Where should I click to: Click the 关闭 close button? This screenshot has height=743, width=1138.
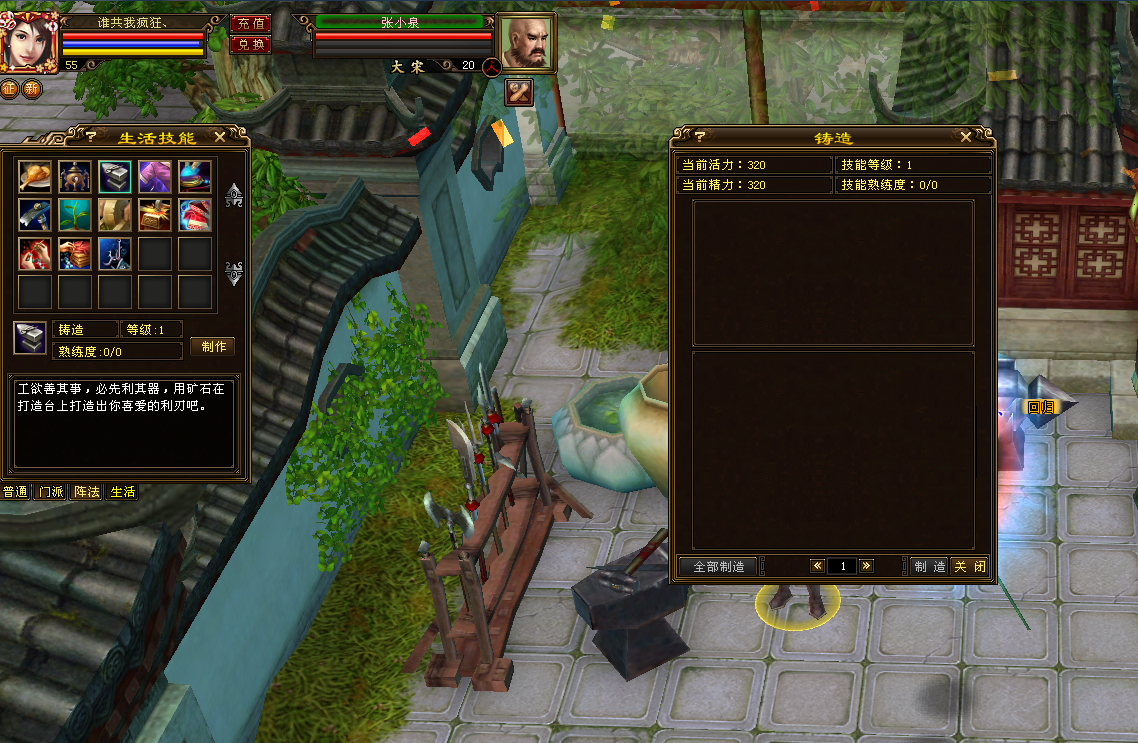coord(969,566)
